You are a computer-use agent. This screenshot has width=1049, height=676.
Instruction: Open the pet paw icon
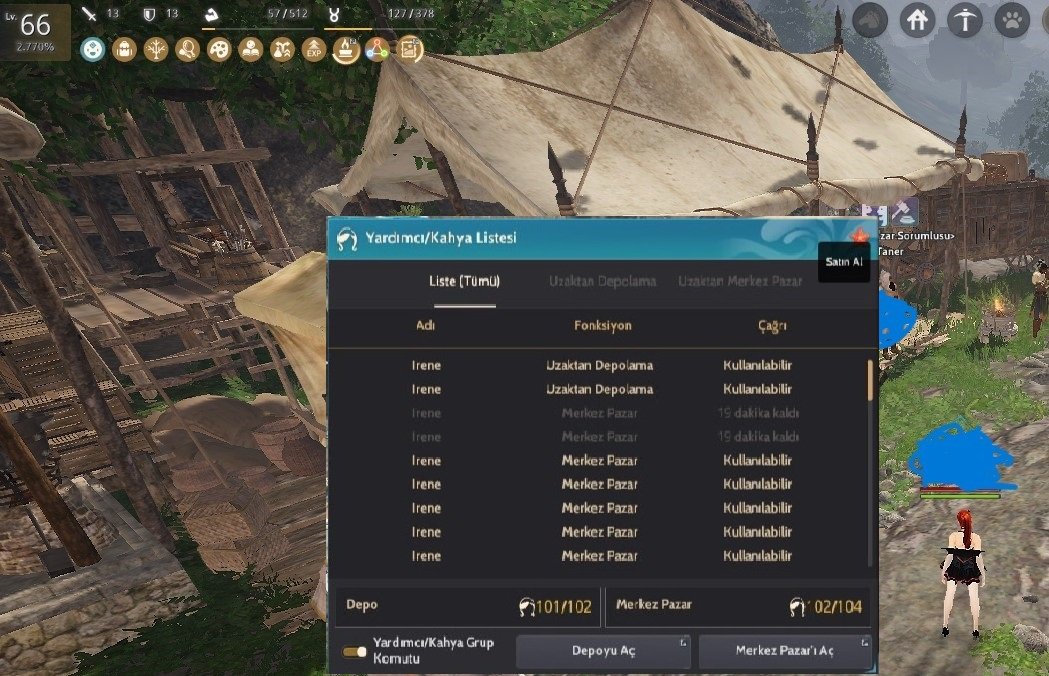(x=1012, y=20)
